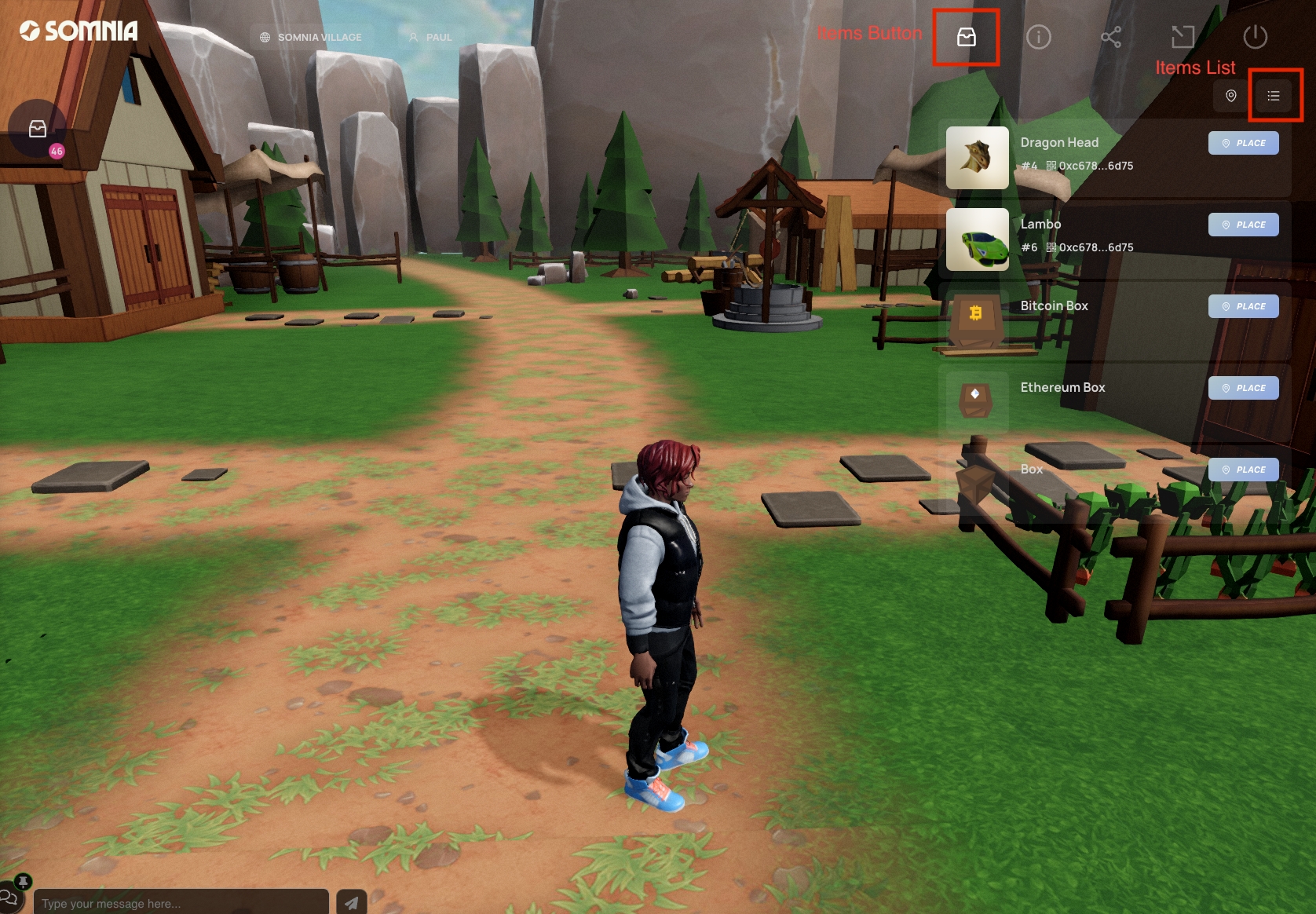The height and width of the screenshot is (914, 1316).
Task: Switch to the location pin view
Action: click(1230, 96)
